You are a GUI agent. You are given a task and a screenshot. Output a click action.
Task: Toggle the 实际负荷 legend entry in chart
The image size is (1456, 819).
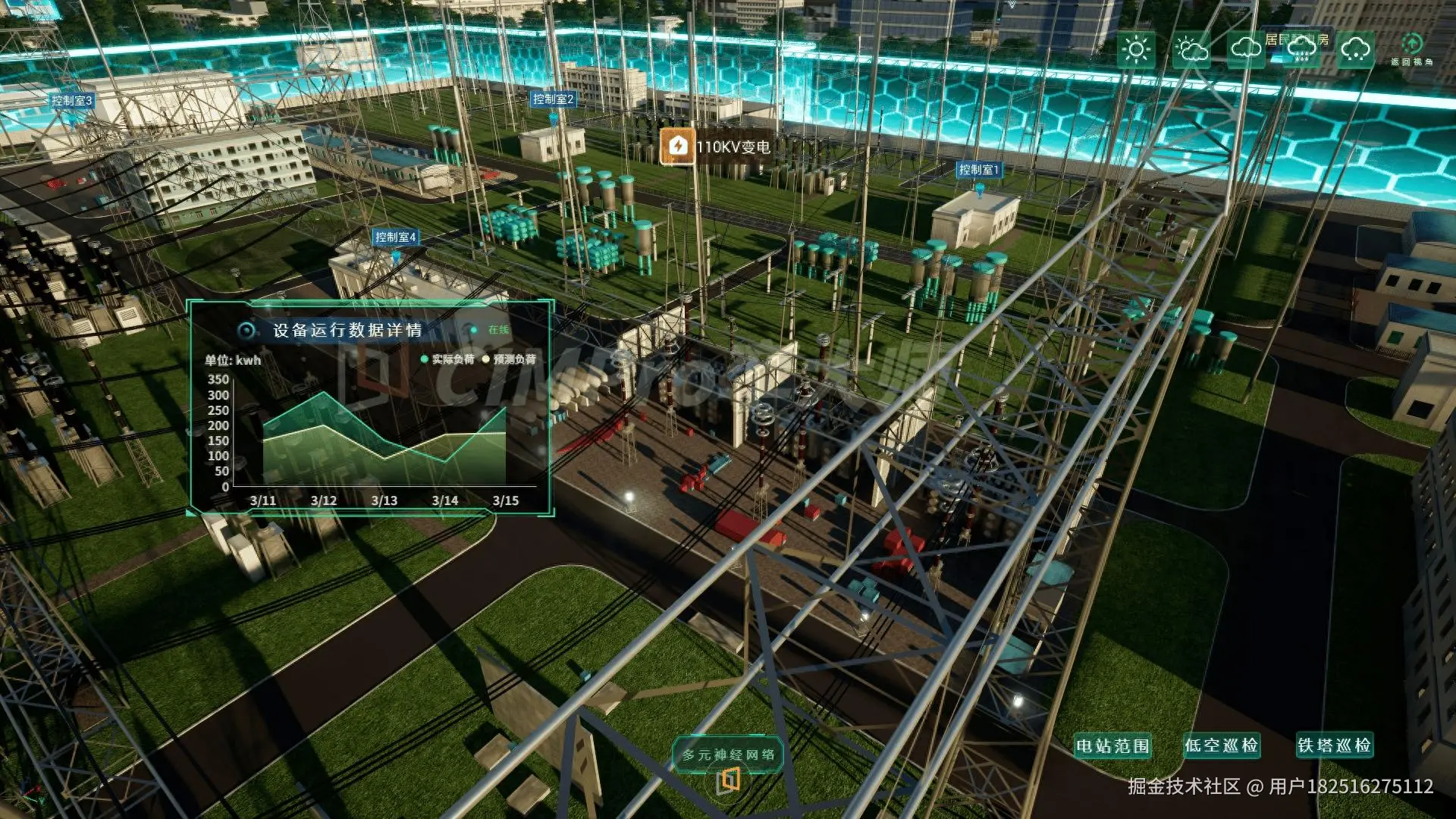click(x=447, y=359)
